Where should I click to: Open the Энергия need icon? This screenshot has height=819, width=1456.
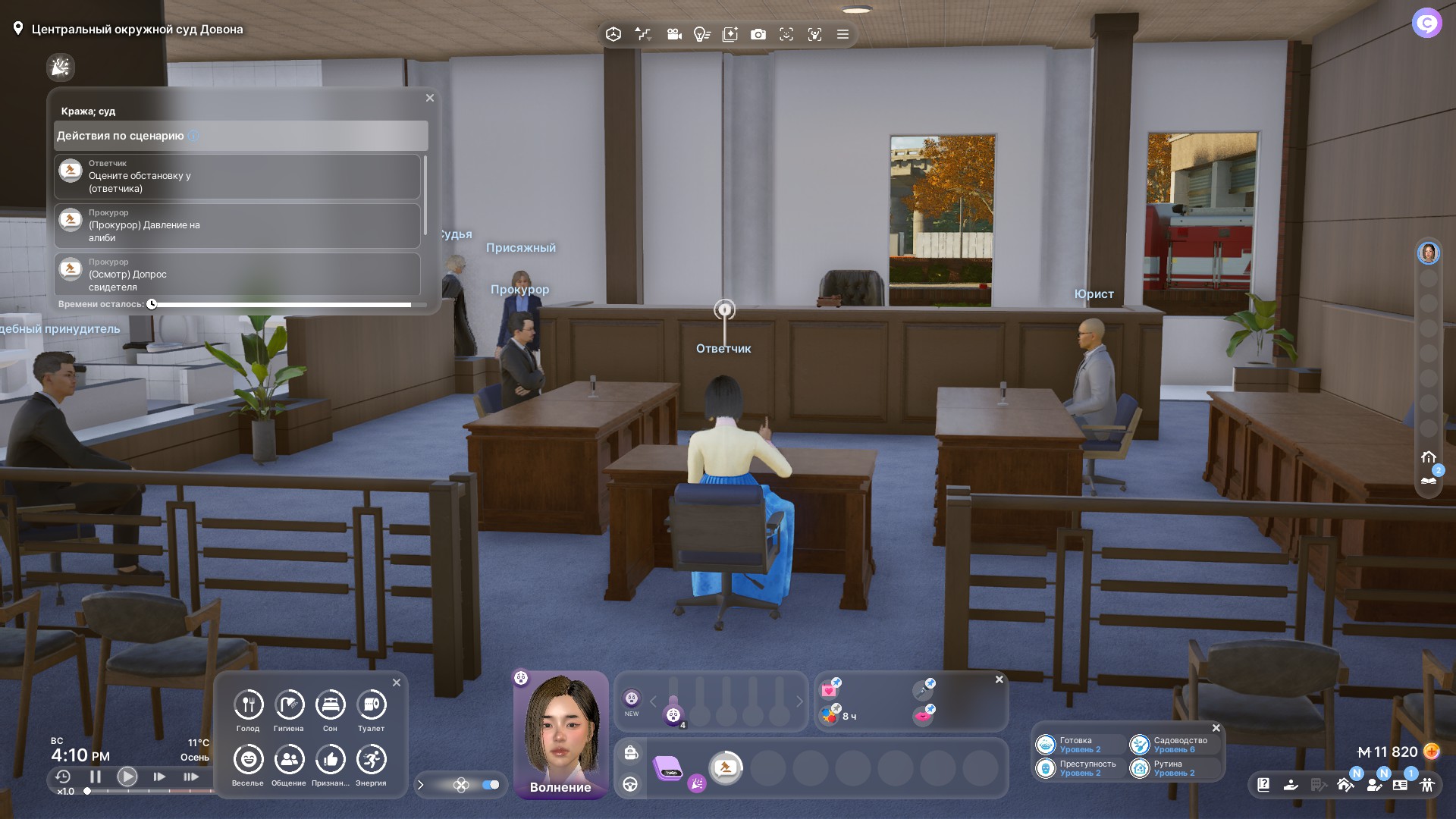click(371, 760)
